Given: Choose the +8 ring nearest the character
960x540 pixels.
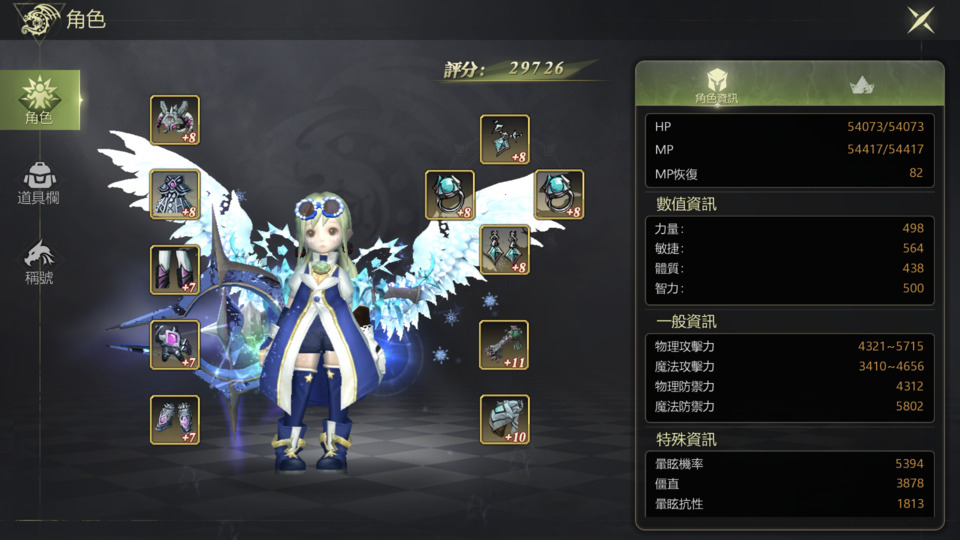Looking at the screenshot, I should click(x=450, y=195).
